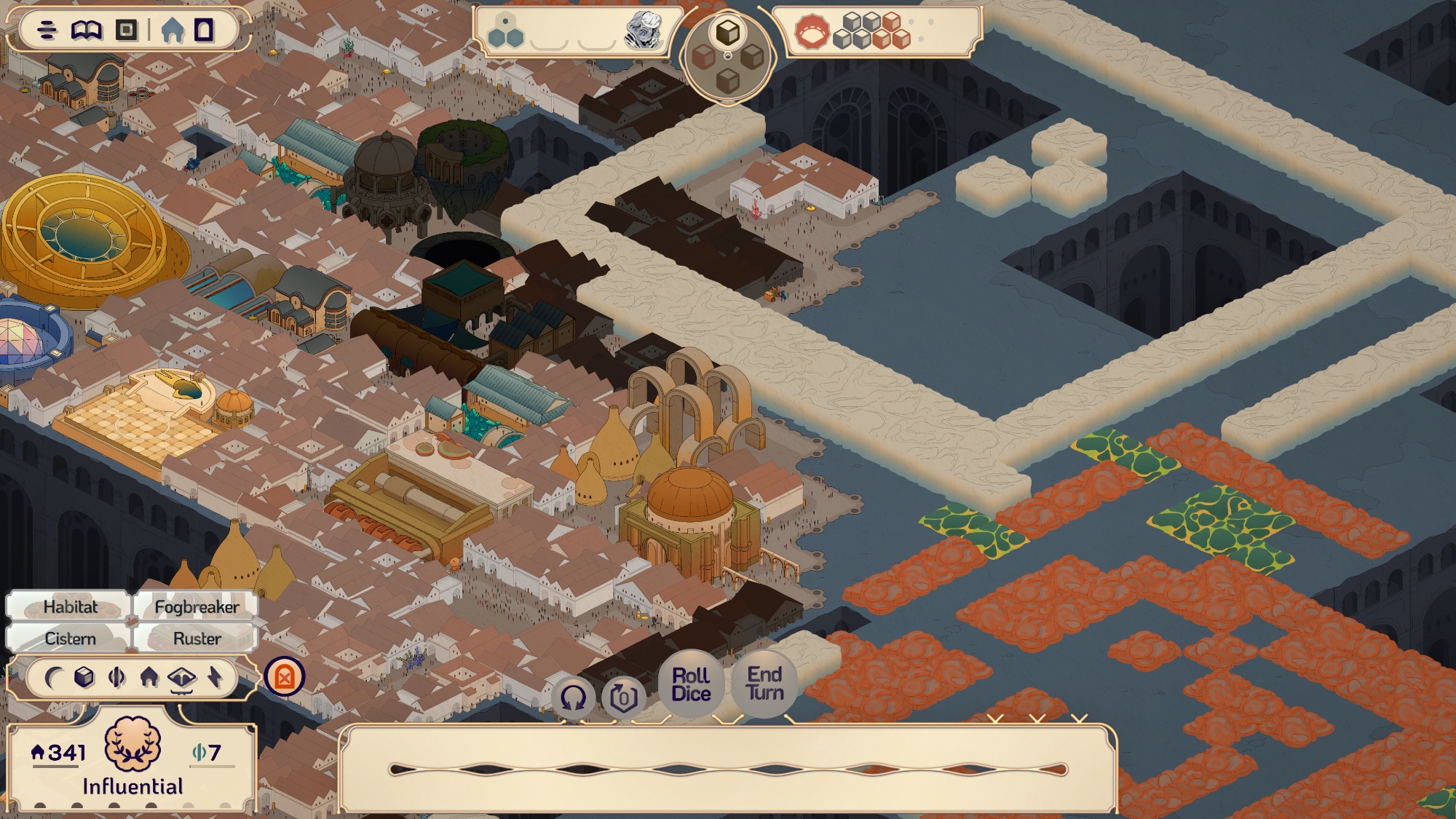Select the crescent moon category icon
Screen dimensions: 1456x819
[x=52, y=678]
